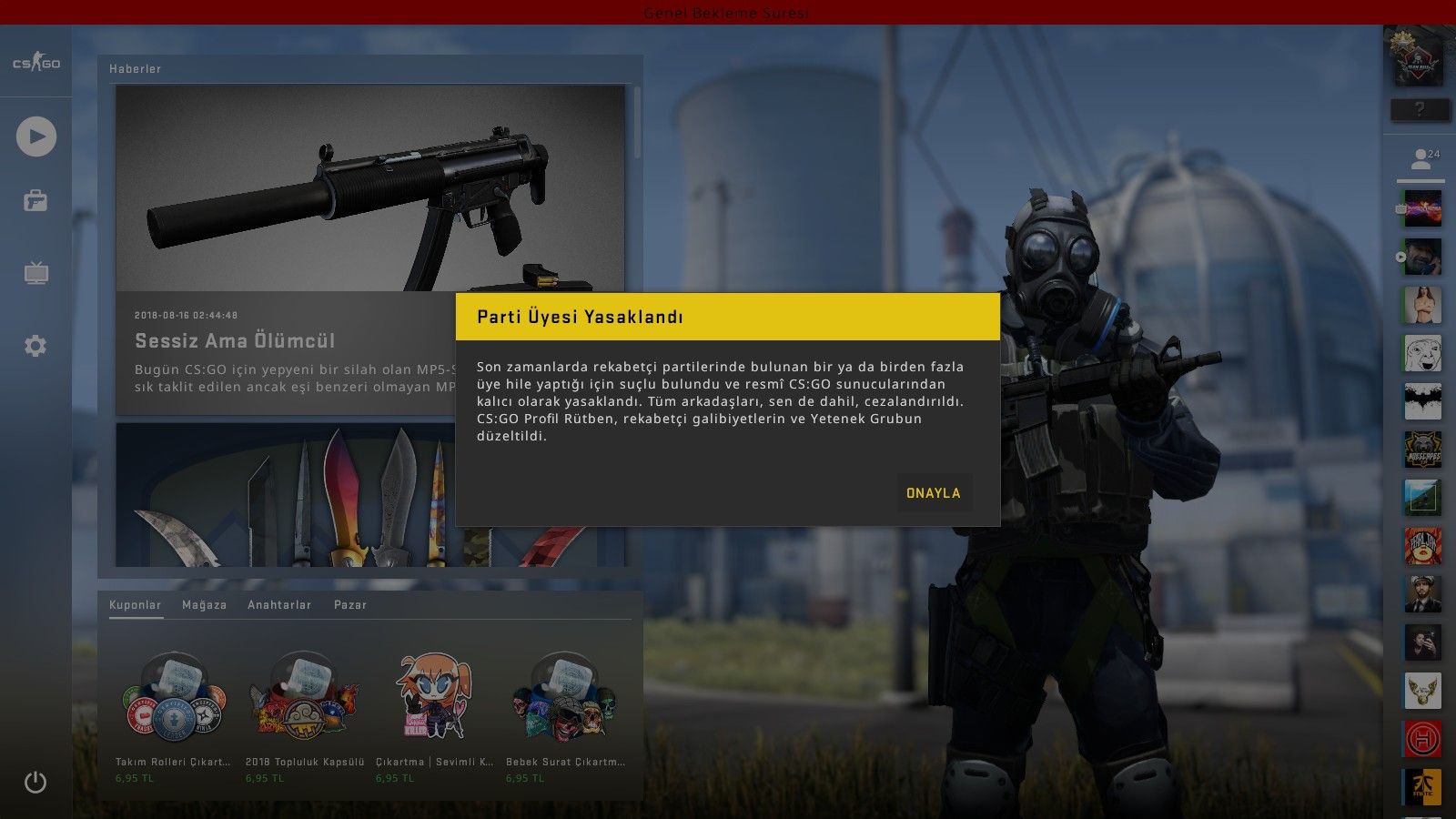
Task: Select the Batman logo friend avatar
Action: [x=1422, y=401]
